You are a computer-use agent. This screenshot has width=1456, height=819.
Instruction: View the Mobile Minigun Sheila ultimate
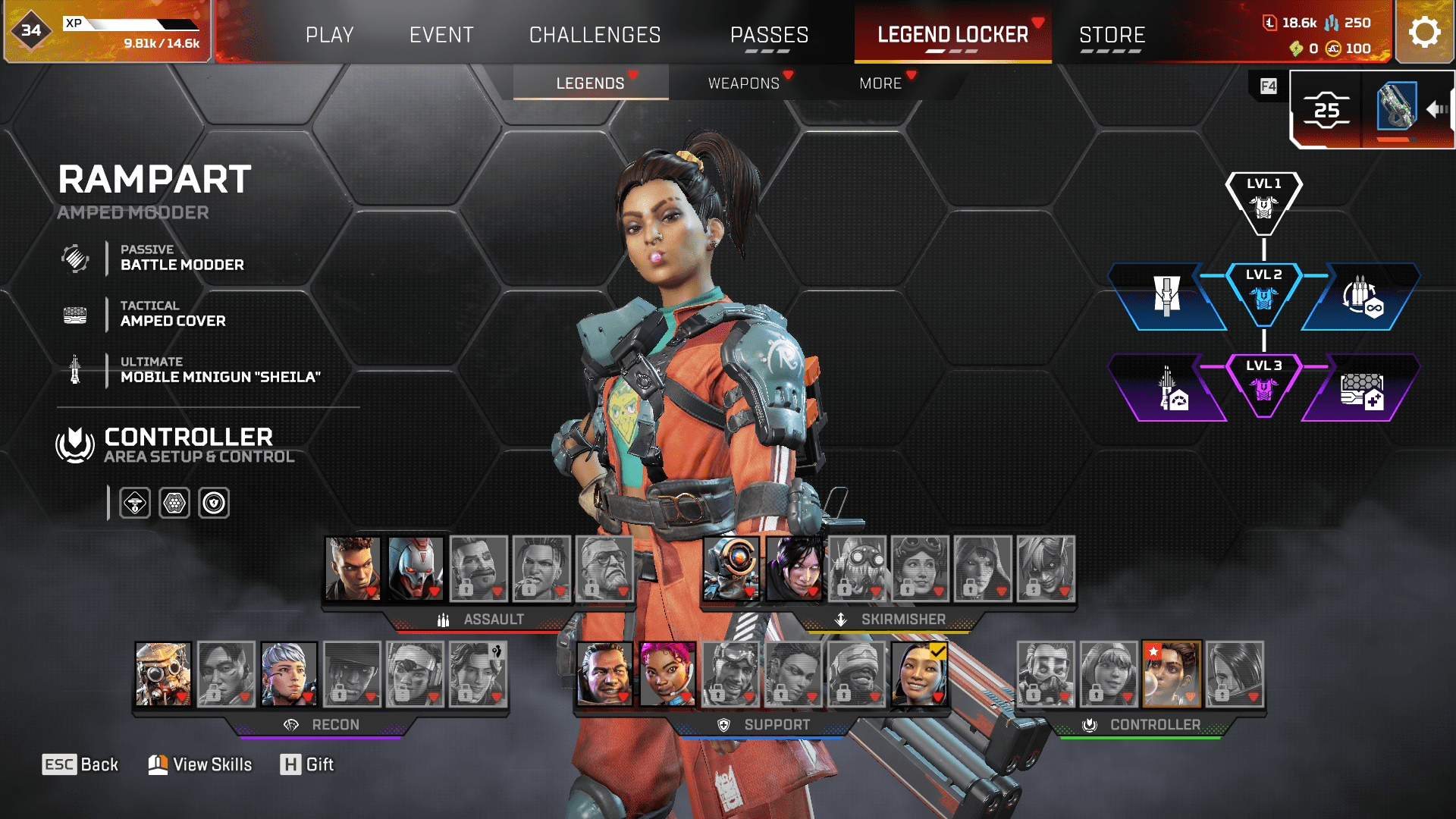[220, 371]
